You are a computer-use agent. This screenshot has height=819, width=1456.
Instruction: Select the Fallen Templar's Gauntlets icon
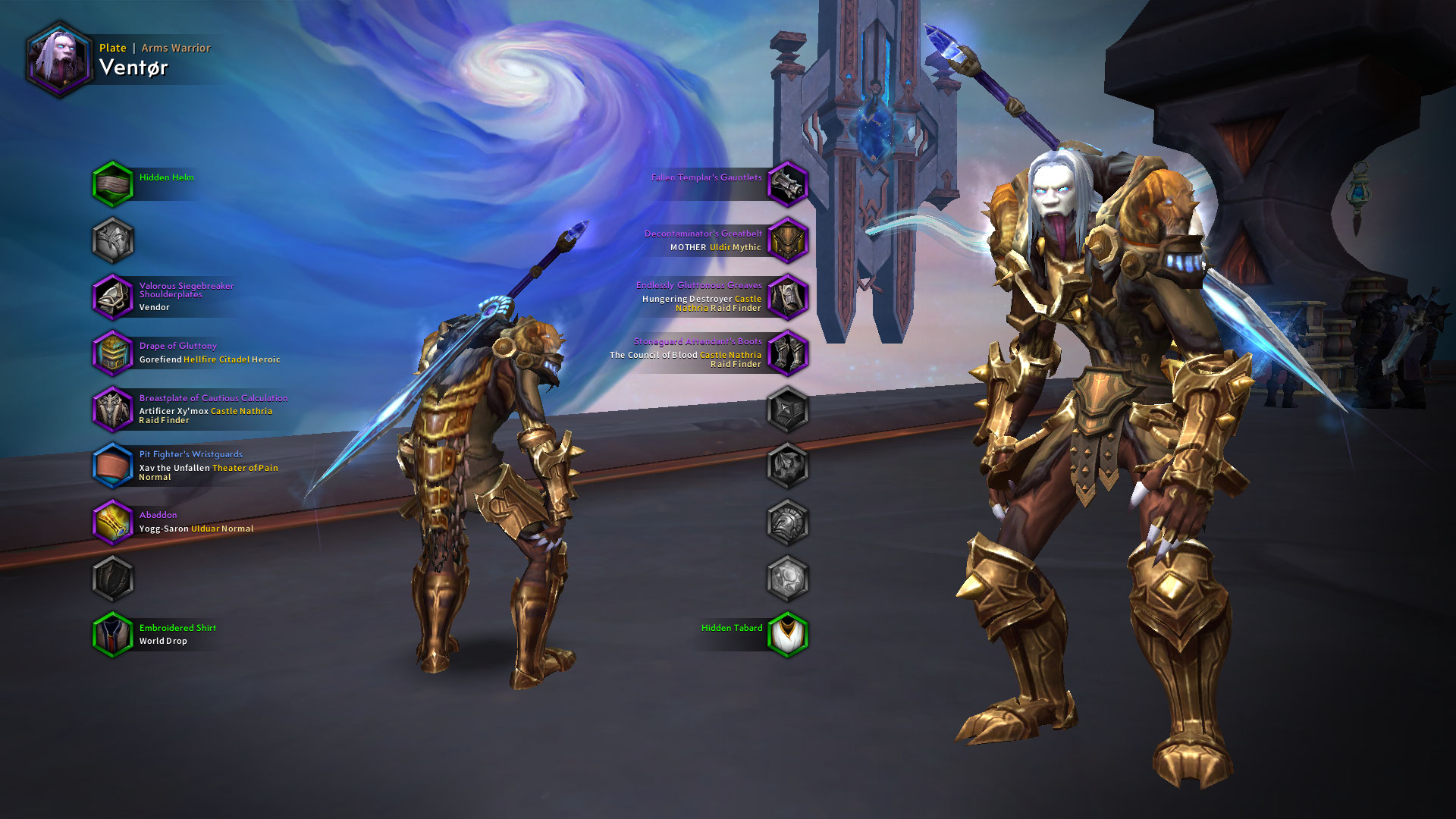[x=787, y=183]
